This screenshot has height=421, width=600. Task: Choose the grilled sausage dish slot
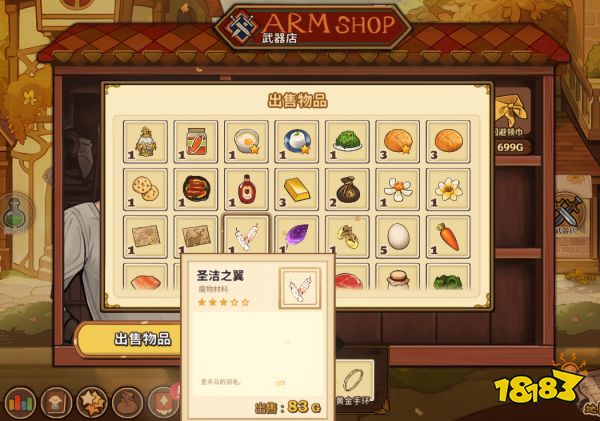point(196,189)
